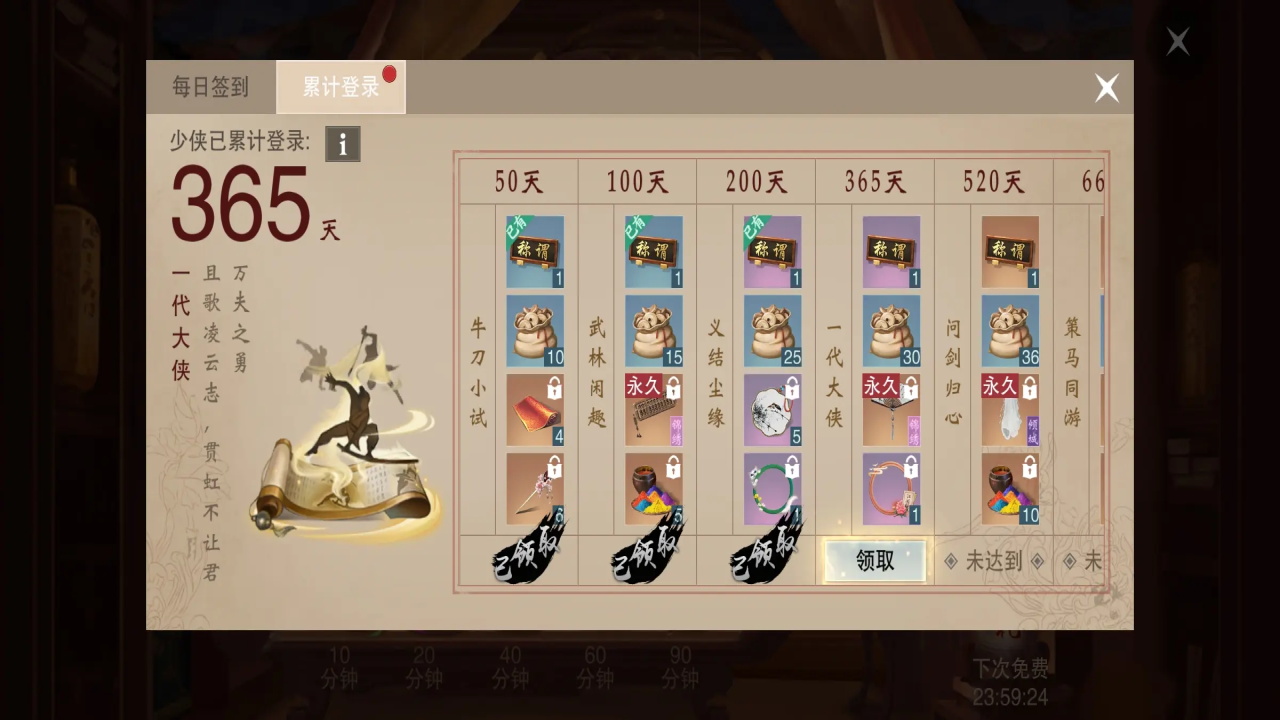
Task: Open the colorful powder reward showing 10 under 520天
Action: click(x=1010, y=488)
